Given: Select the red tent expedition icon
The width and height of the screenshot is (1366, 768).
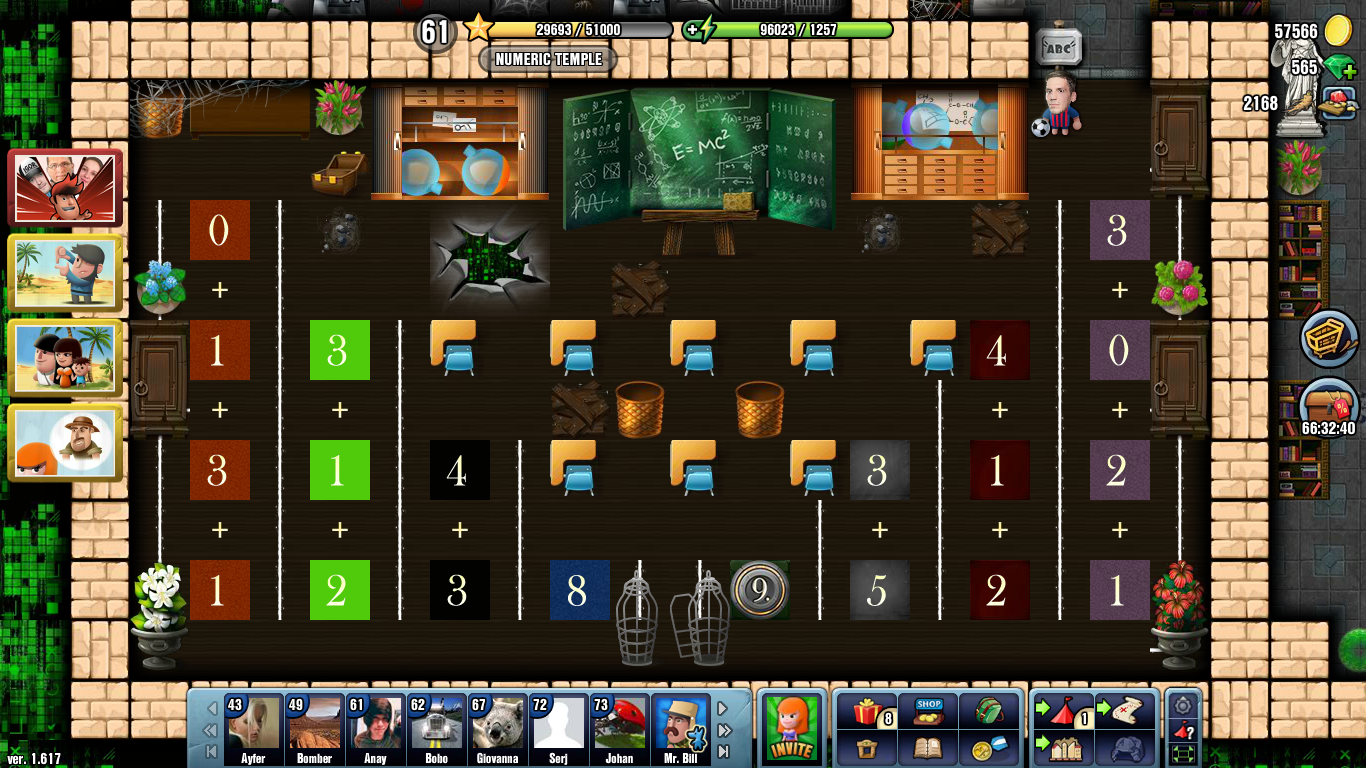Looking at the screenshot, I should (1062, 711).
